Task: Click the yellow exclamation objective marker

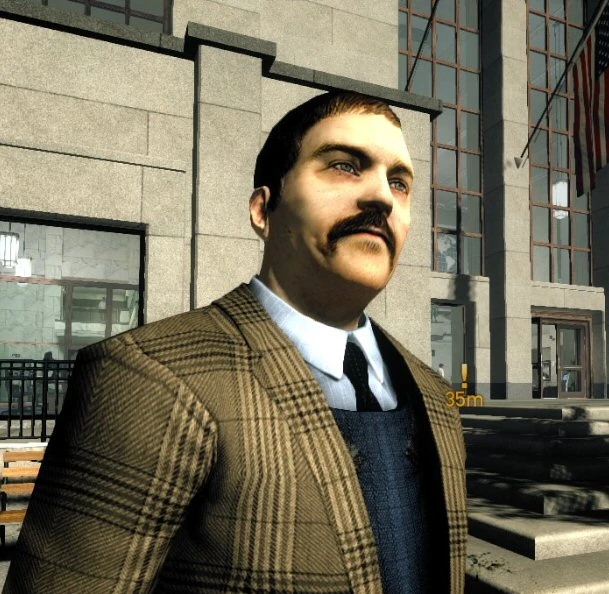Action: (x=464, y=377)
